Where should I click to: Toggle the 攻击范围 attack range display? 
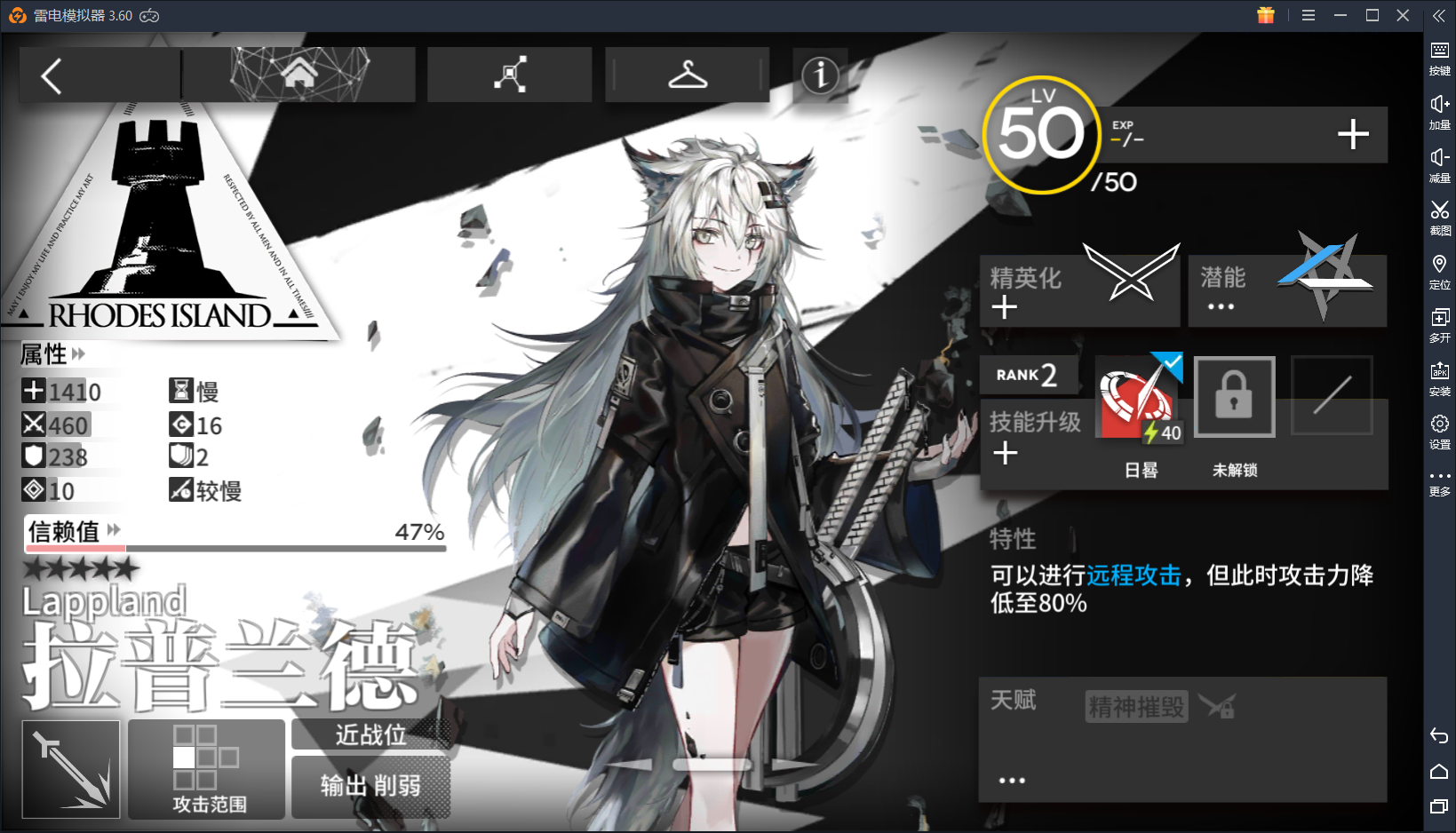(x=206, y=769)
